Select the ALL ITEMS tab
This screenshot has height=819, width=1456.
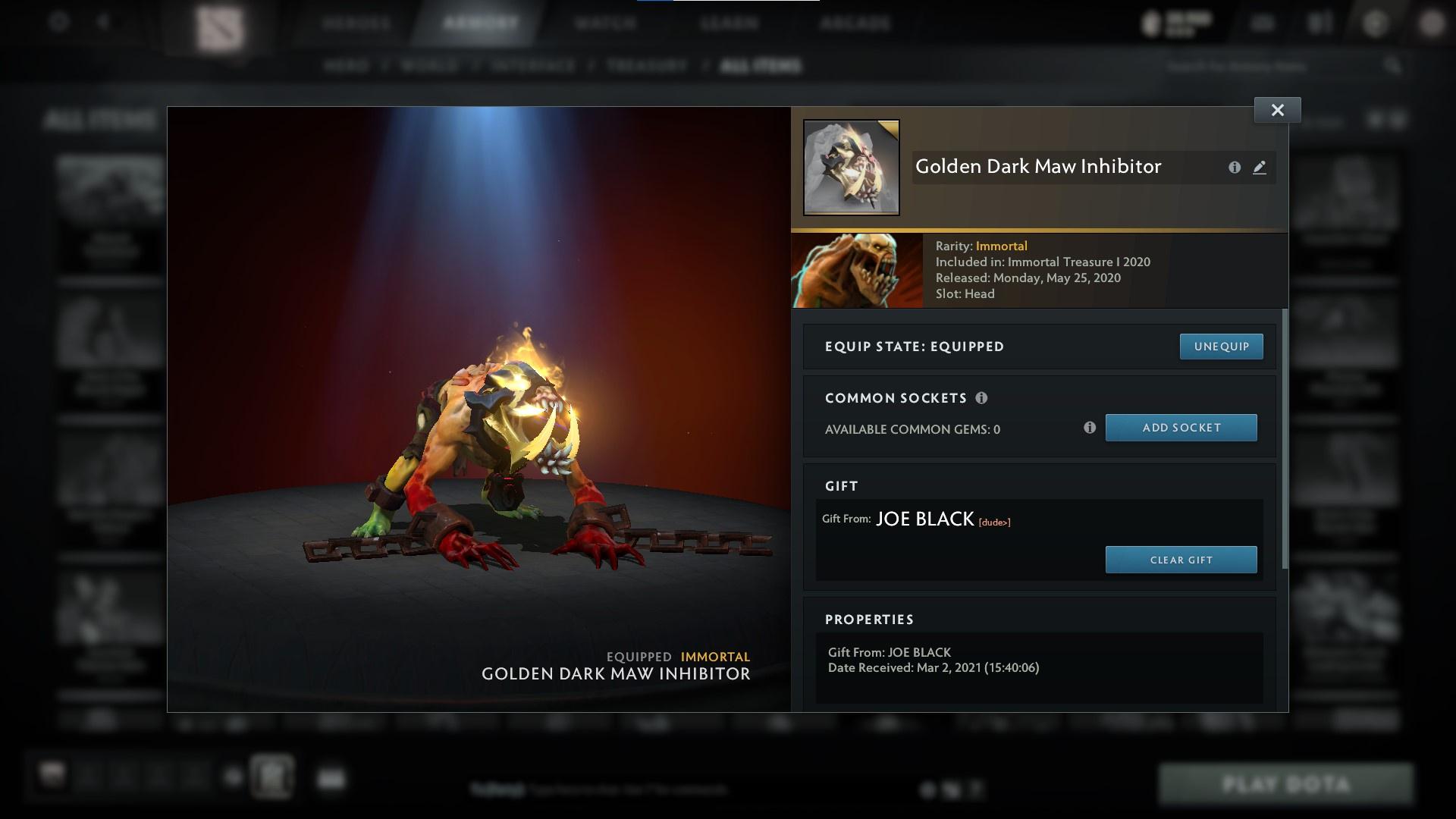pos(762,66)
